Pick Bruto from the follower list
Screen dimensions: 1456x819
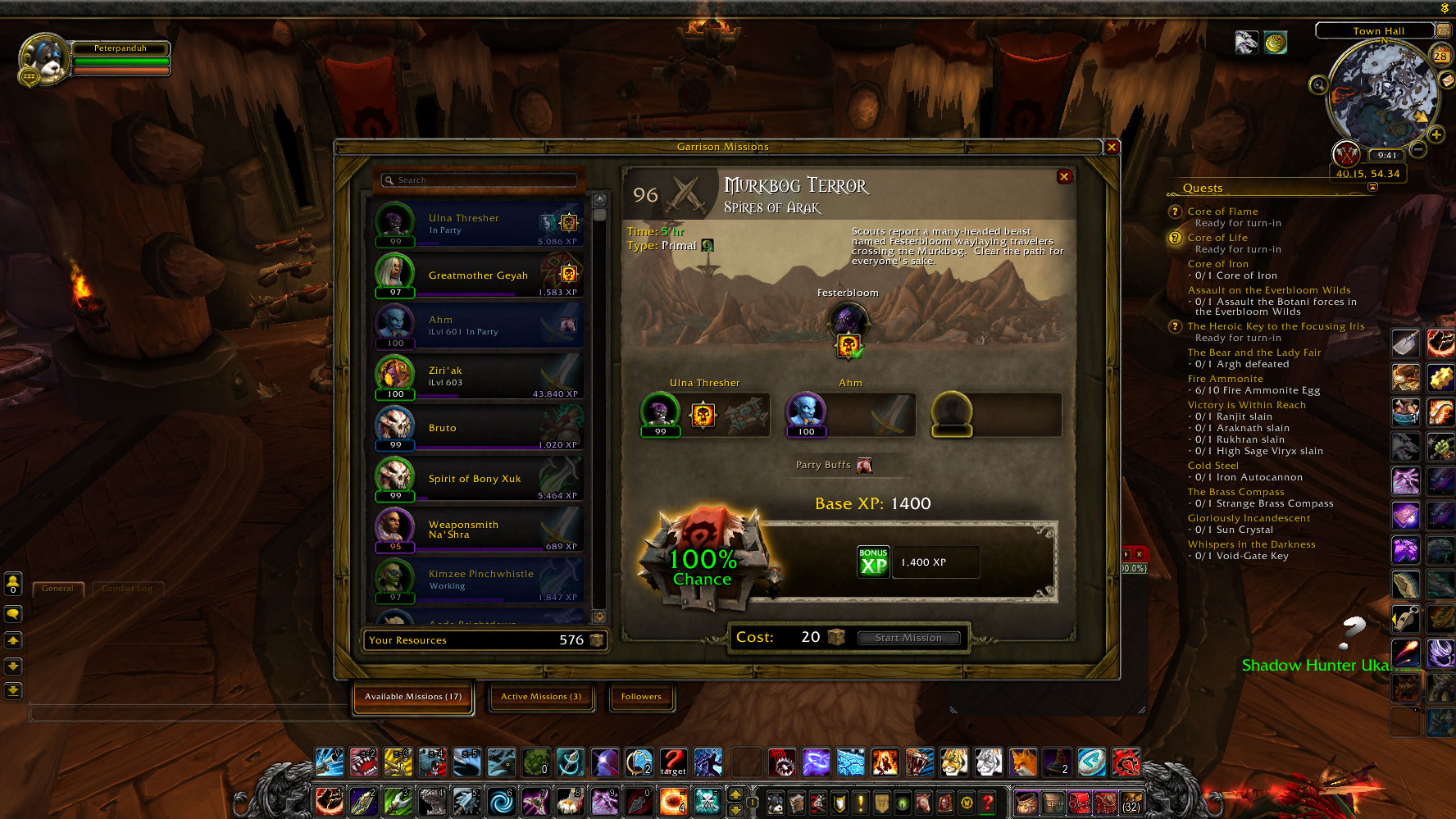pyautogui.click(x=479, y=428)
